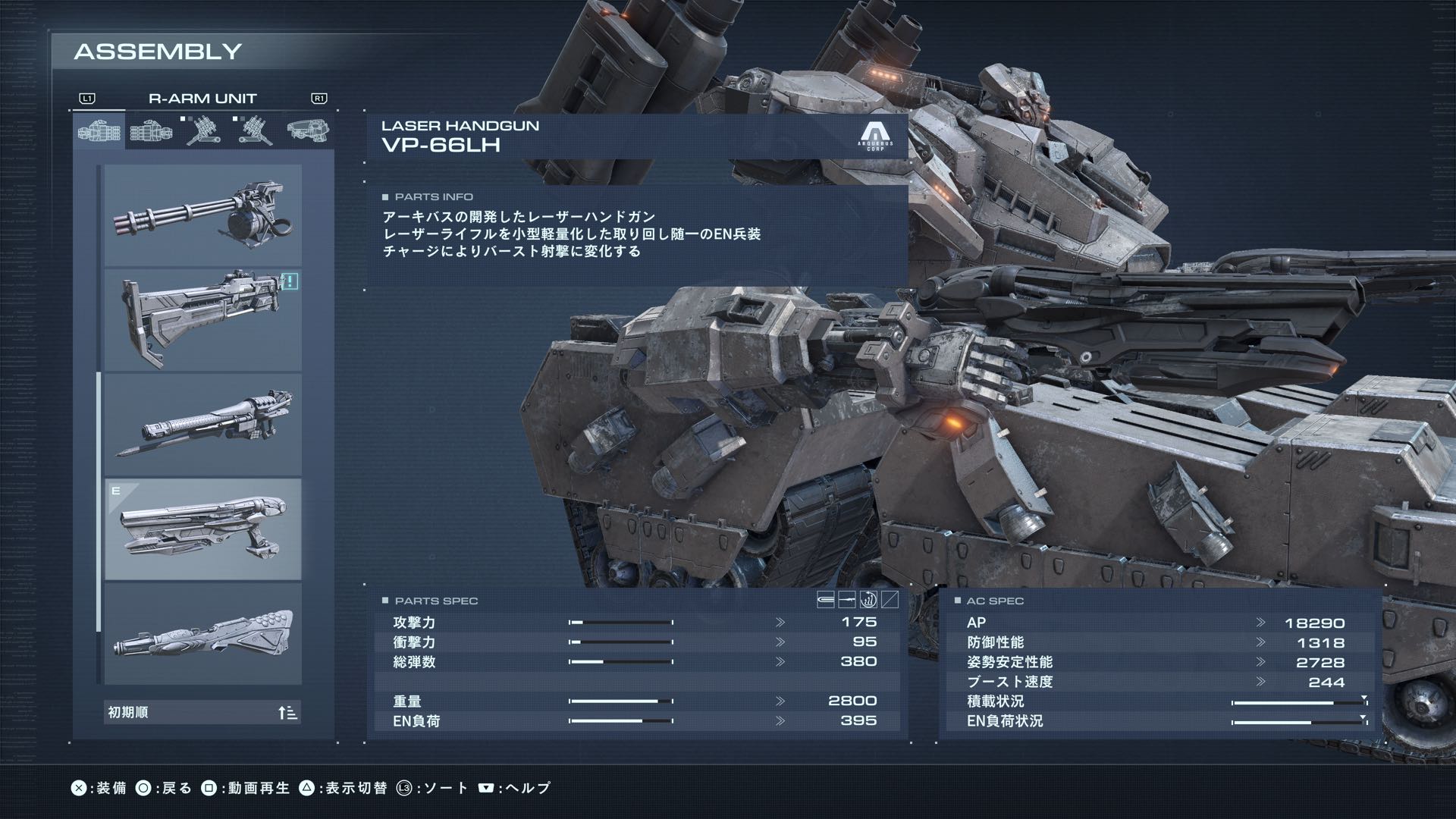This screenshot has width=1456, height=819.
Task: Select the gatling gun category icon
Action: click(99, 129)
